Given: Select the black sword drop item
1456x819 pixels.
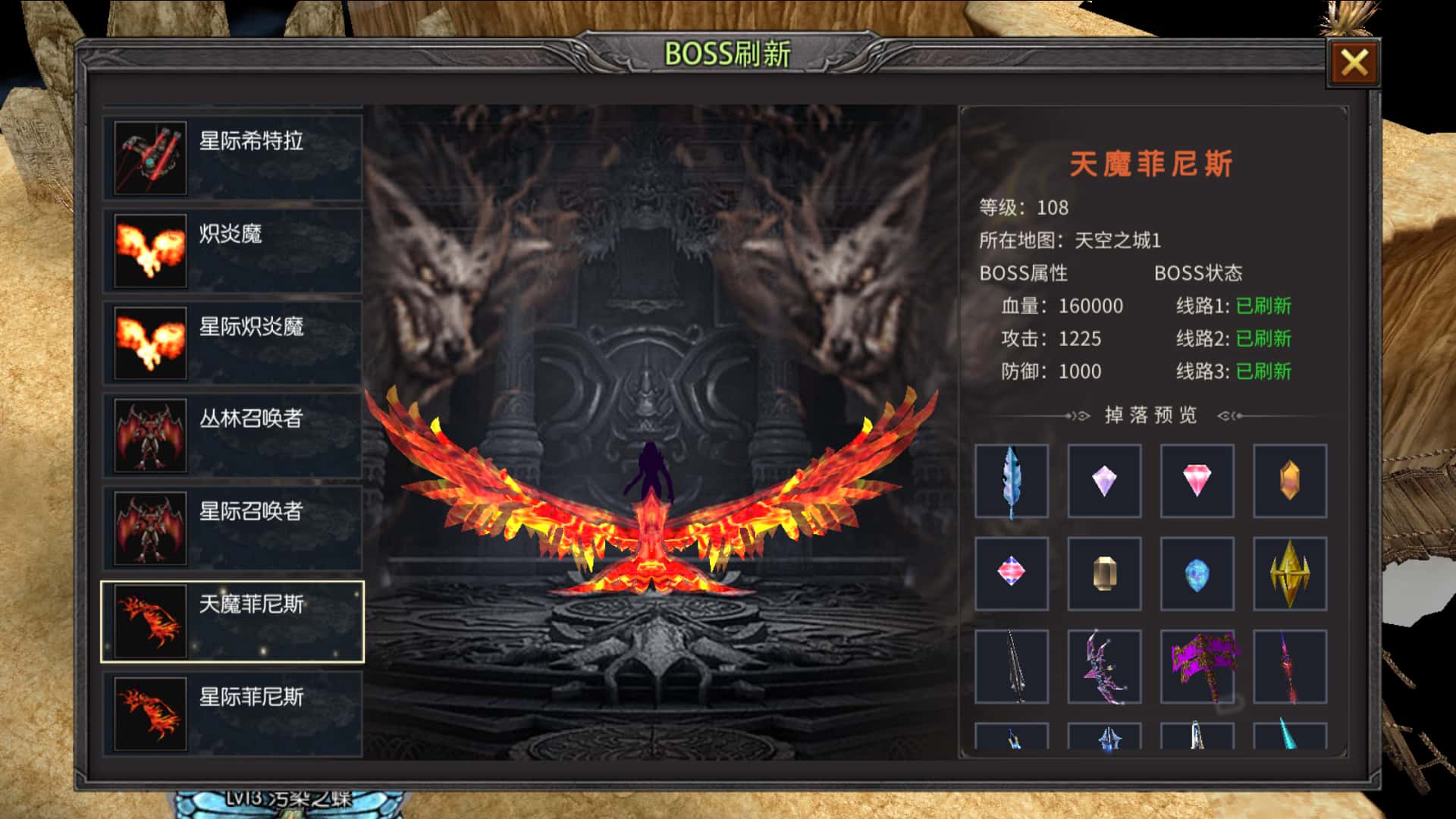Looking at the screenshot, I should [1012, 665].
